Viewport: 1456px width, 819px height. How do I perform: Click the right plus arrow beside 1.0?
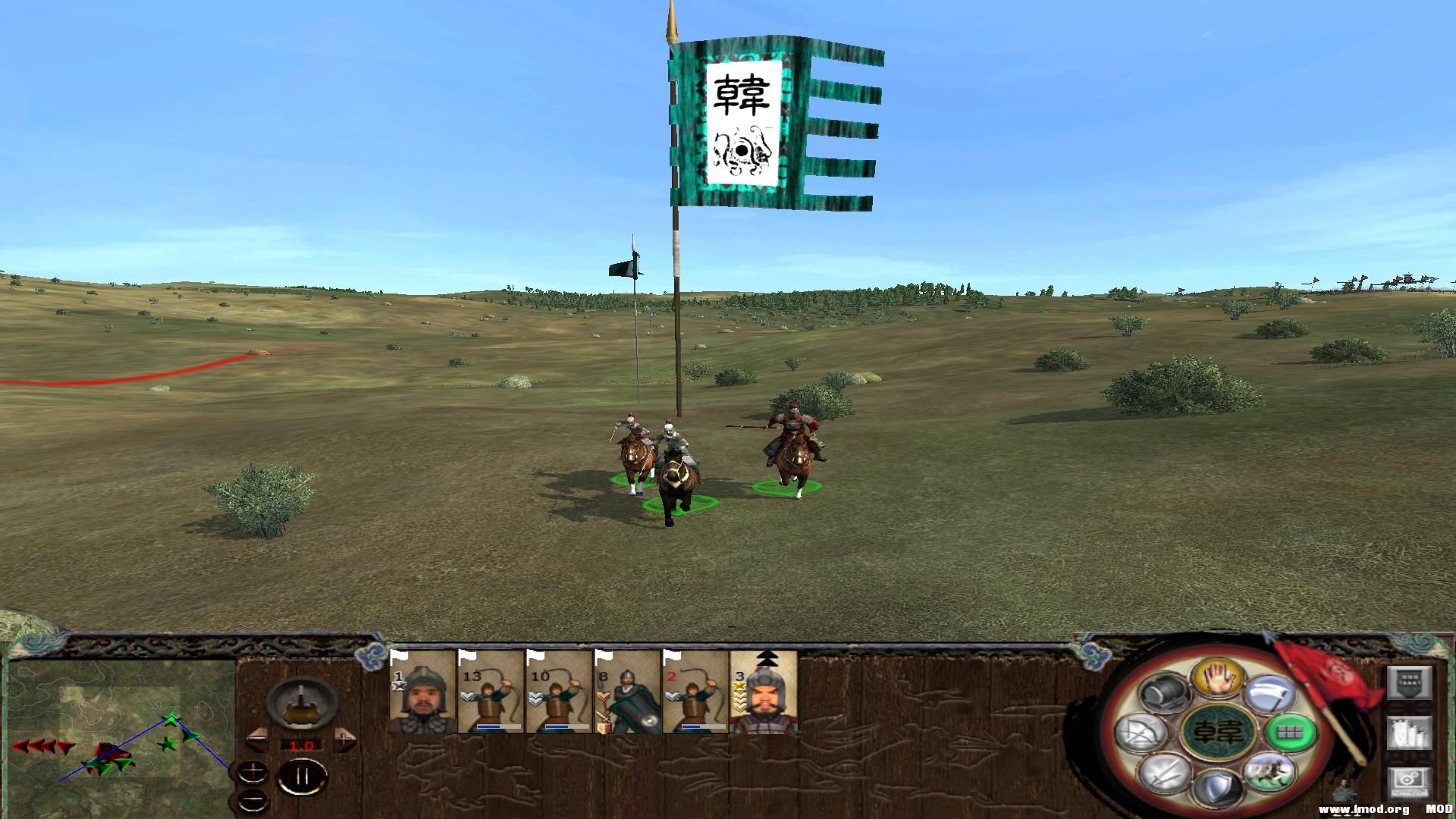click(x=344, y=740)
